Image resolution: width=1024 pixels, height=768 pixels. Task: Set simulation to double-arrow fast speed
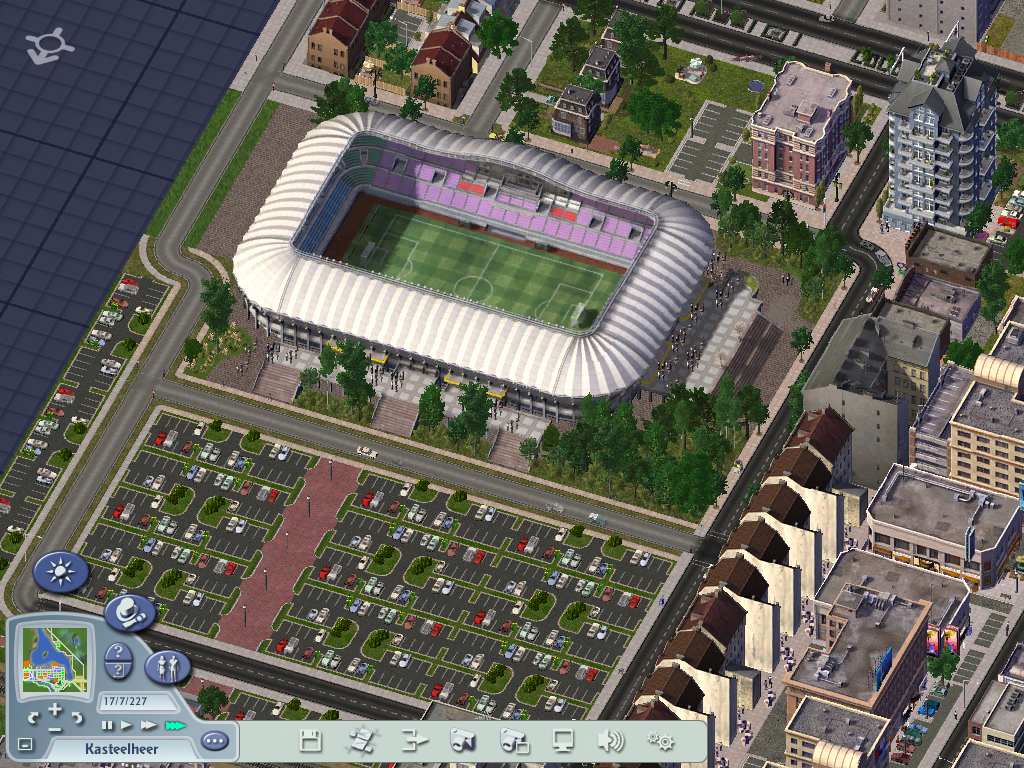click(x=149, y=724)
